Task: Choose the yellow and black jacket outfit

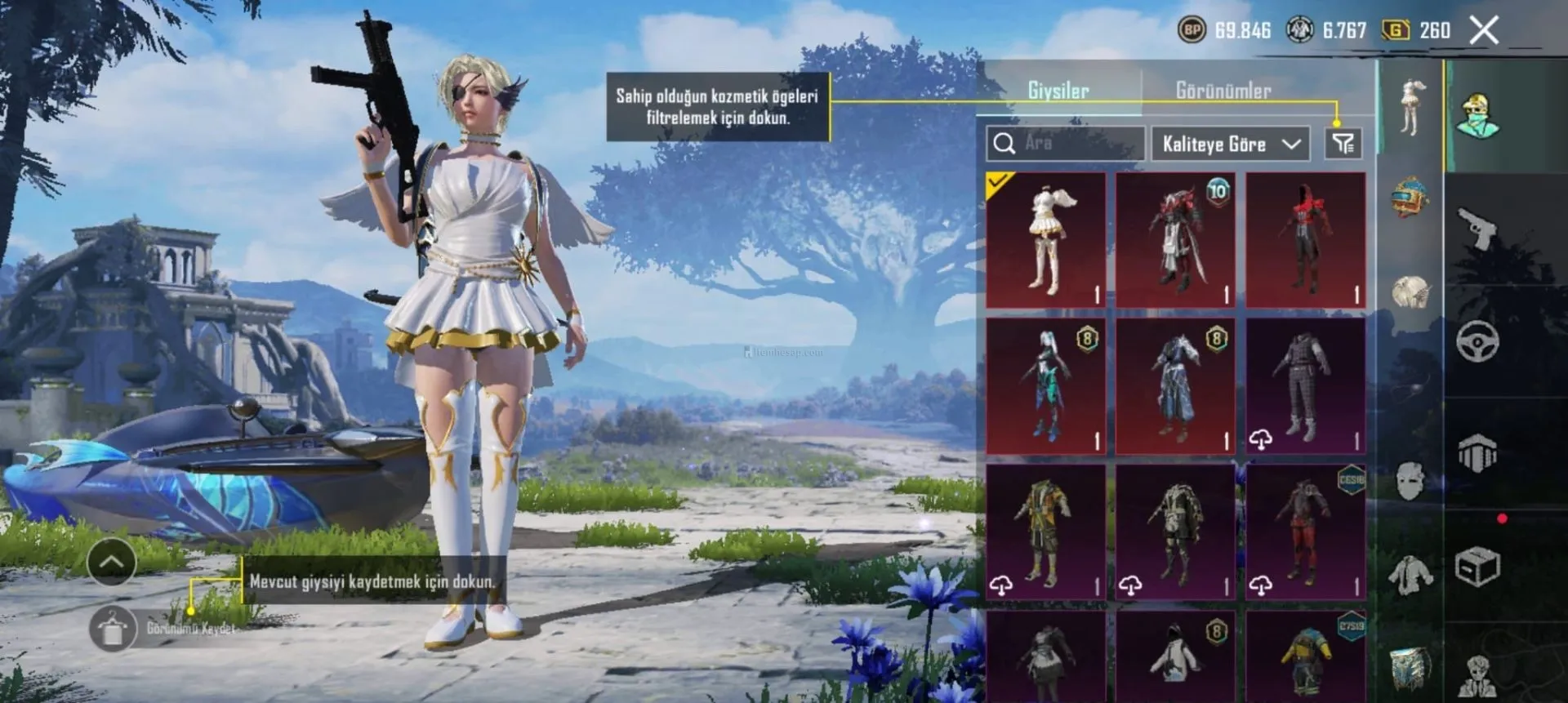Action: point(1045,532)
